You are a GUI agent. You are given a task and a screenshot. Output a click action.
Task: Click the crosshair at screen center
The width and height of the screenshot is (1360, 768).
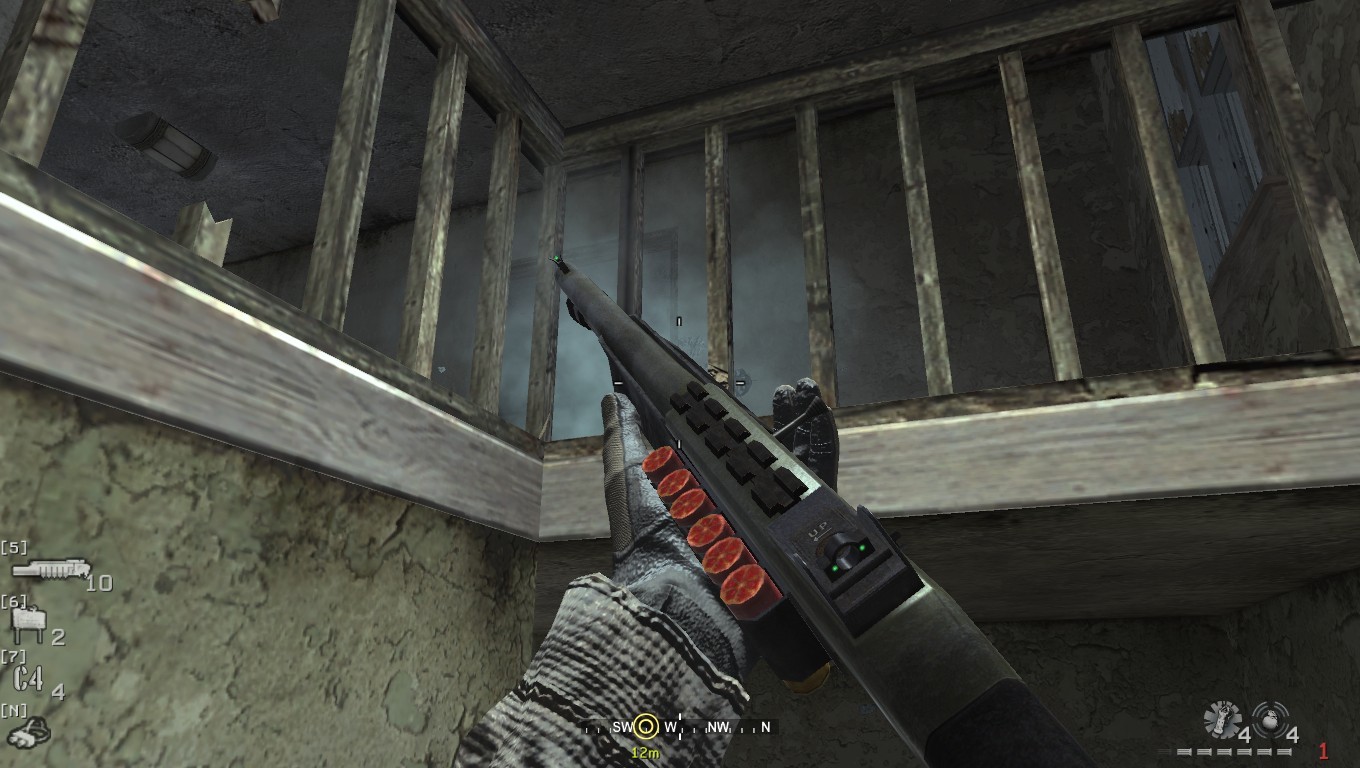(680, 384)
